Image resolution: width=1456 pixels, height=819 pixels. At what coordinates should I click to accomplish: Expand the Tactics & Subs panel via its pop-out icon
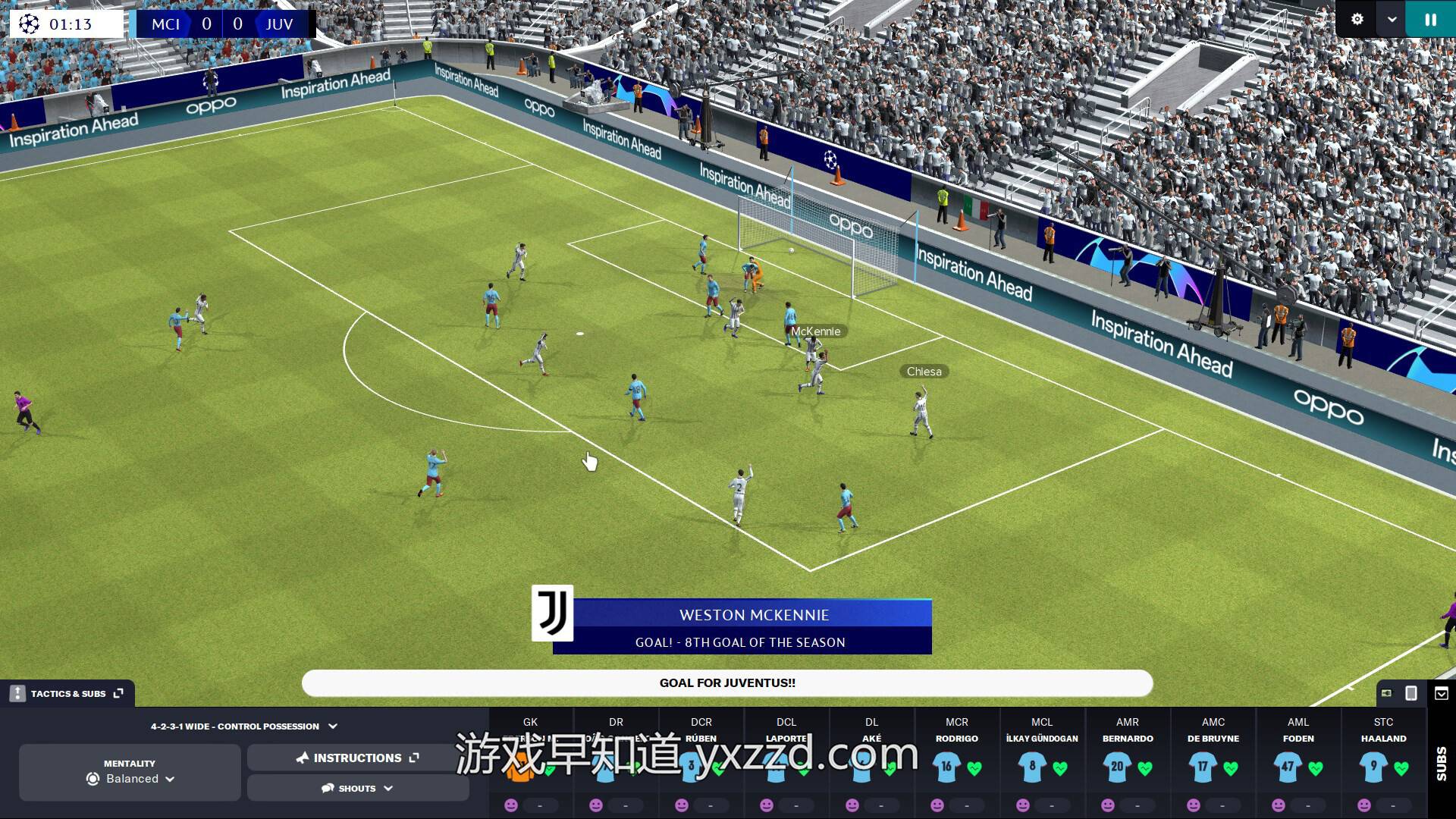tap(116, 692)
